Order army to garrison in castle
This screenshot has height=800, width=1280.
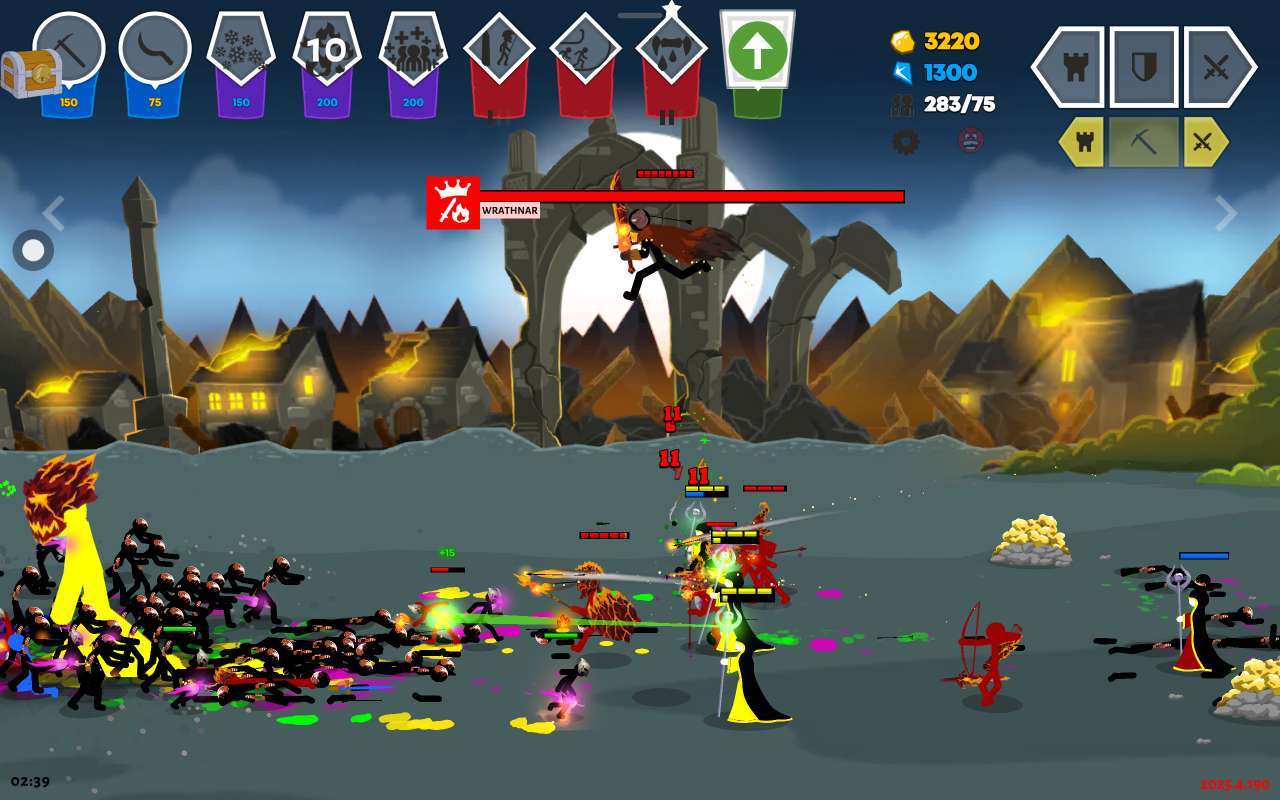point(1068,67)
